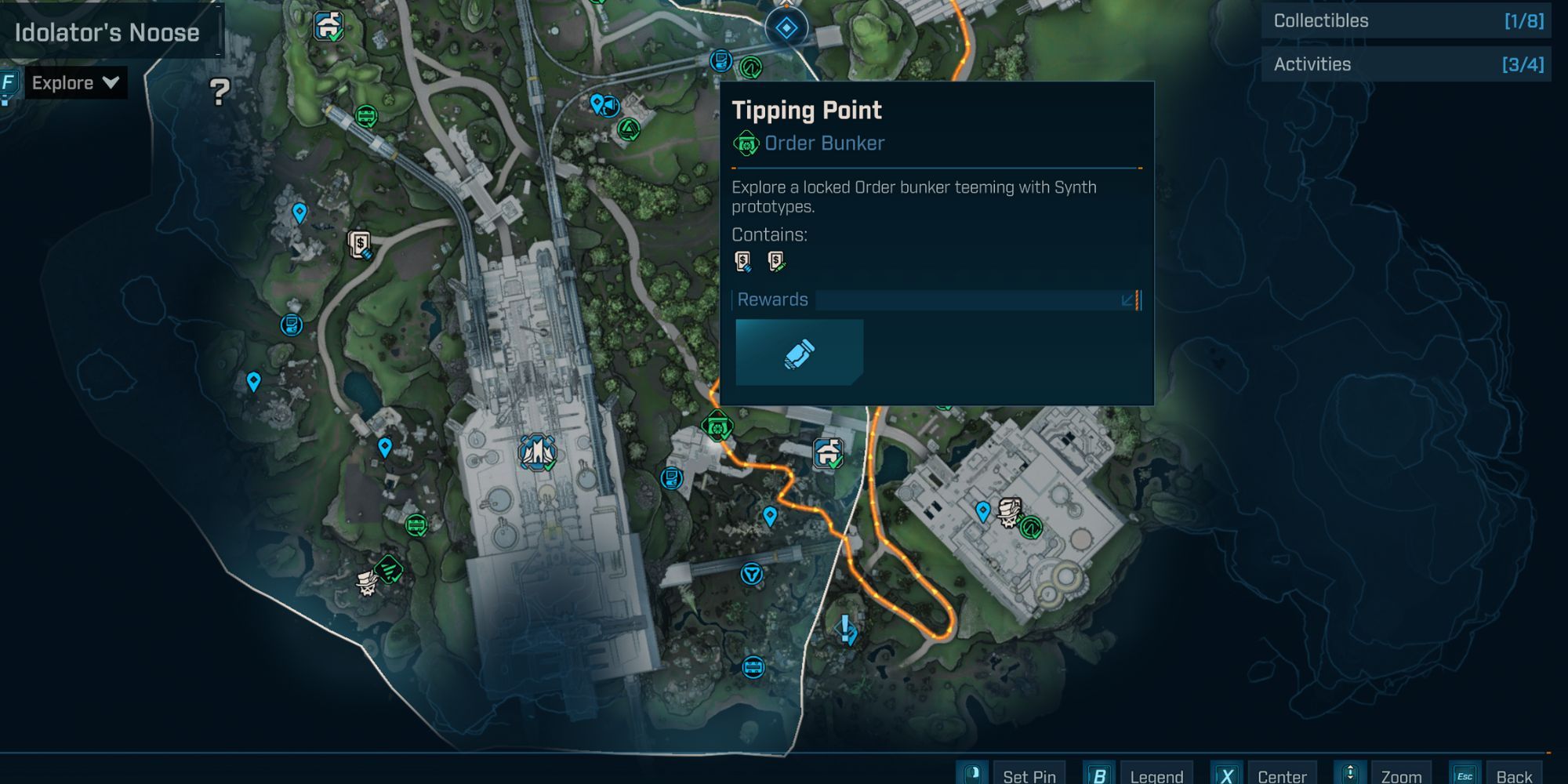Select the question mark map marker
1568x784 pixels.
[x=220, y=93]
